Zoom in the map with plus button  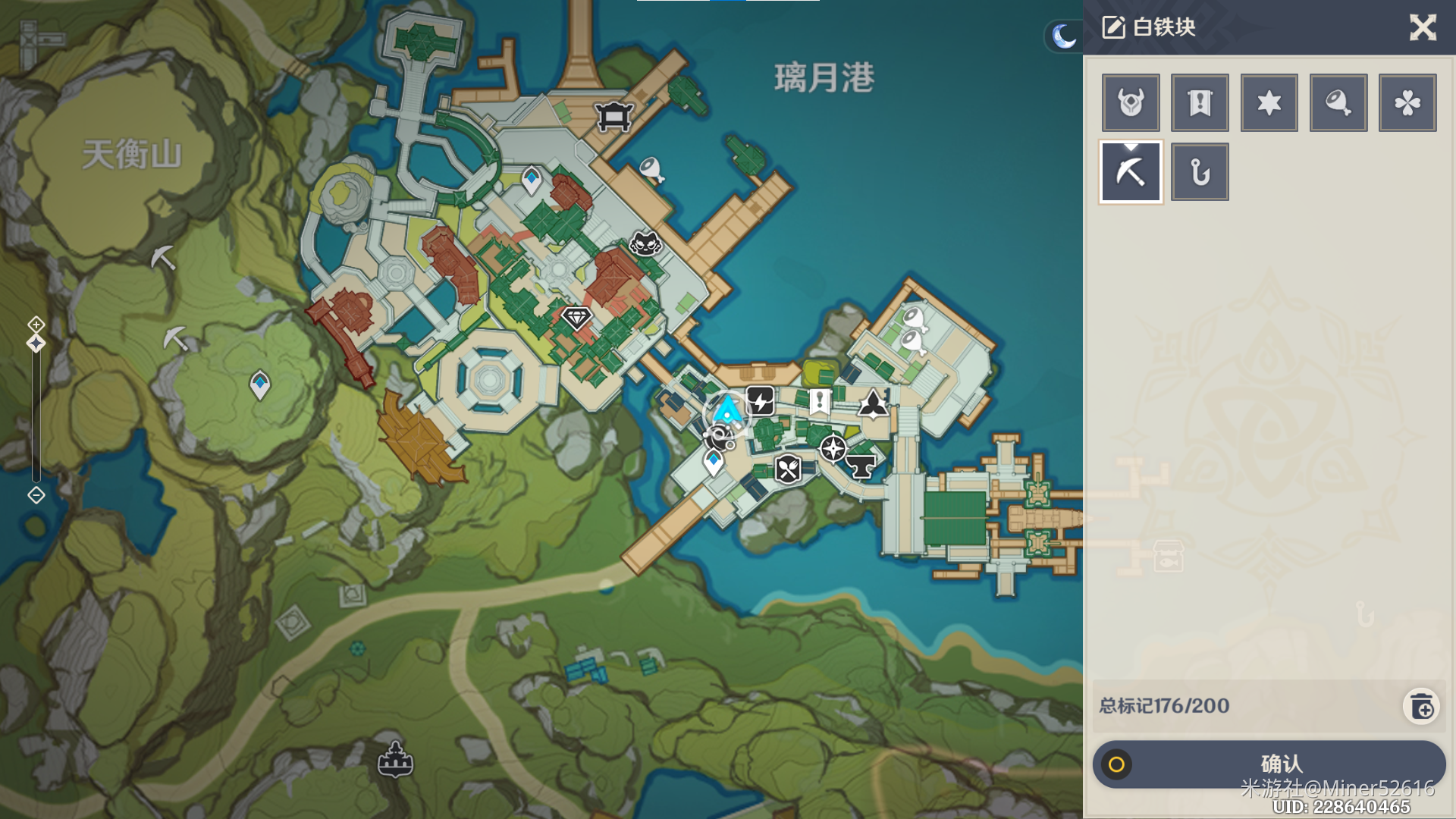point(36,325)
